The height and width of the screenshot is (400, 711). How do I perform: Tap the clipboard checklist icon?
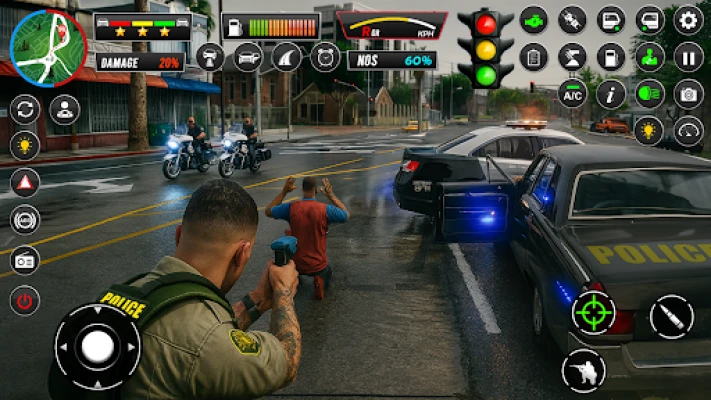(x=534, y=57)
